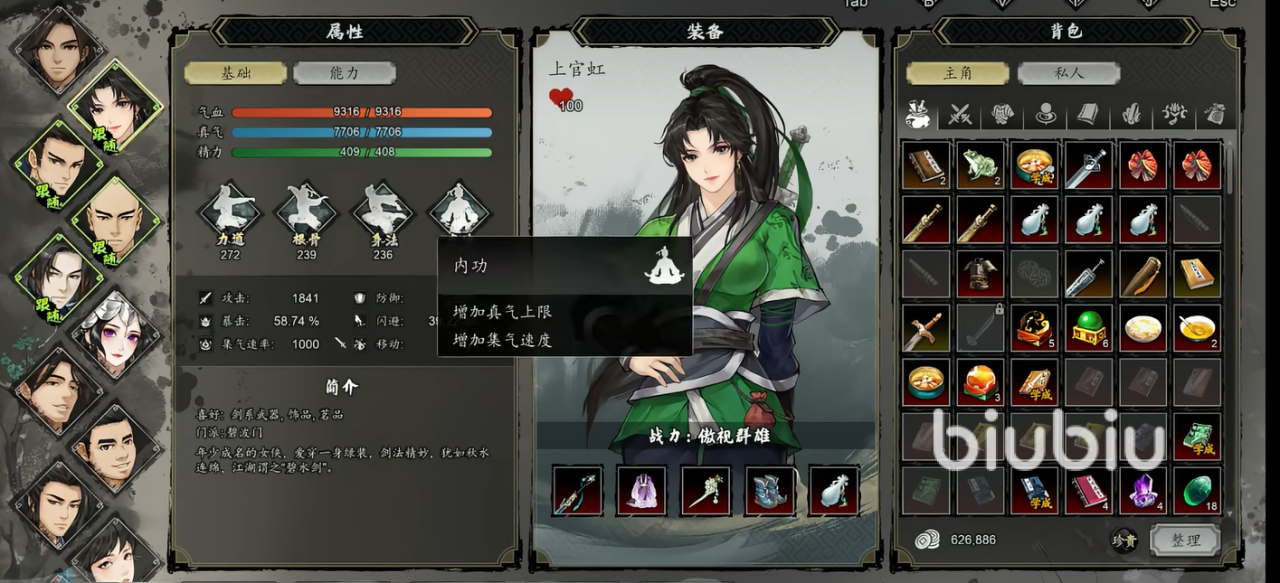Choose the equipped jade hairpin slot
The image size is (1280, 583).
pyautogui.click(x=706, y=490)
